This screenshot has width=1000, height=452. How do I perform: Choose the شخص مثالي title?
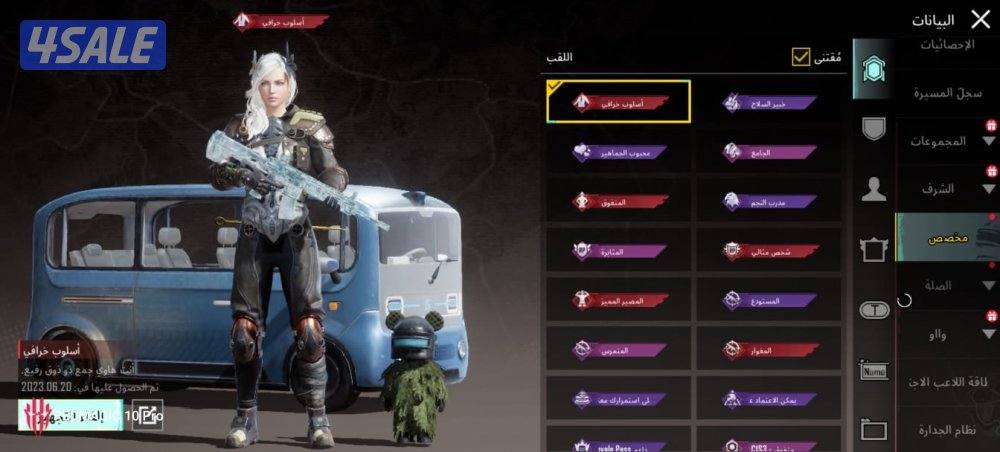tap(769, 250)
